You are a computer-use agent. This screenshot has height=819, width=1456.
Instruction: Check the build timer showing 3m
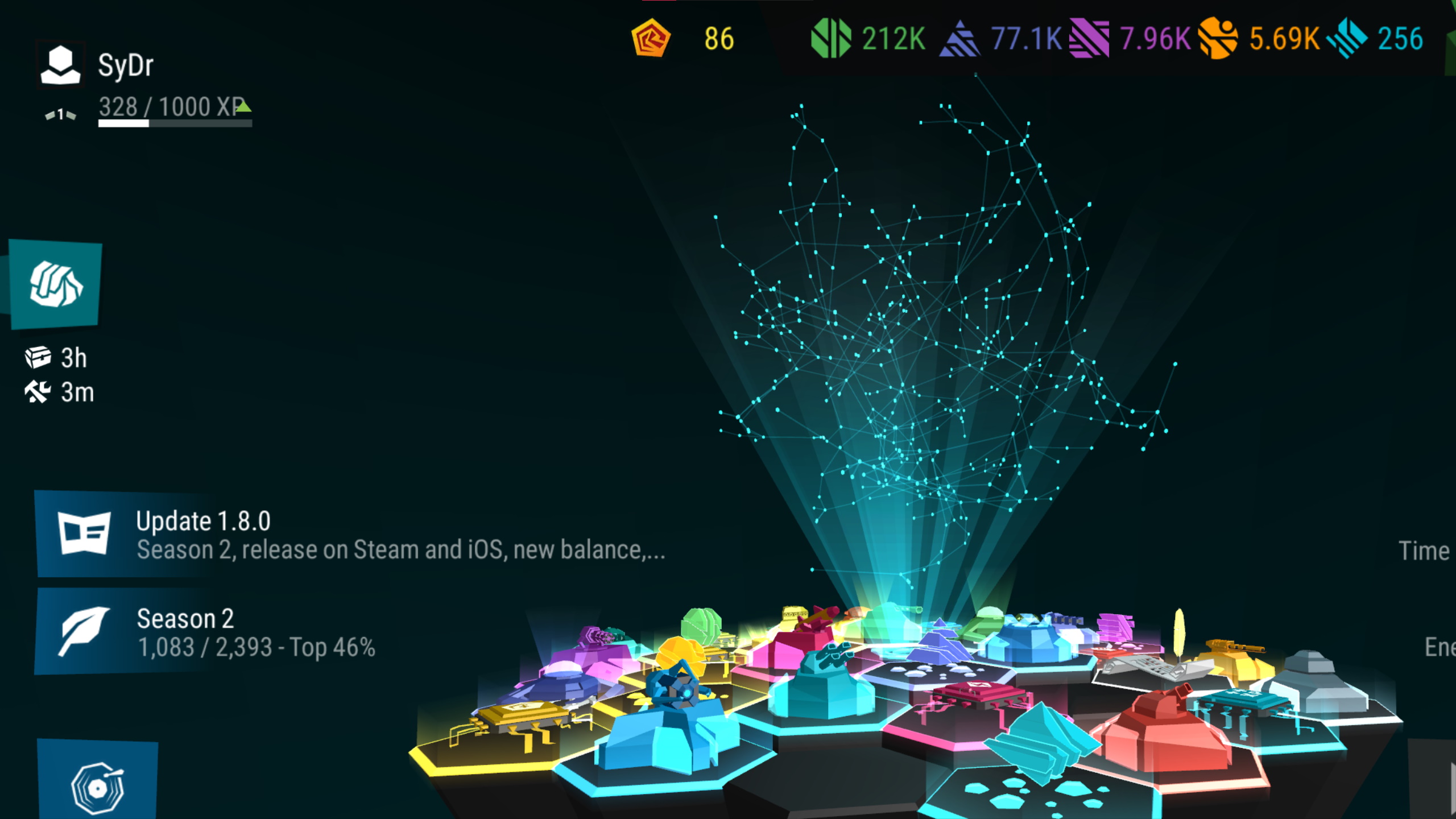pos(59,392)
